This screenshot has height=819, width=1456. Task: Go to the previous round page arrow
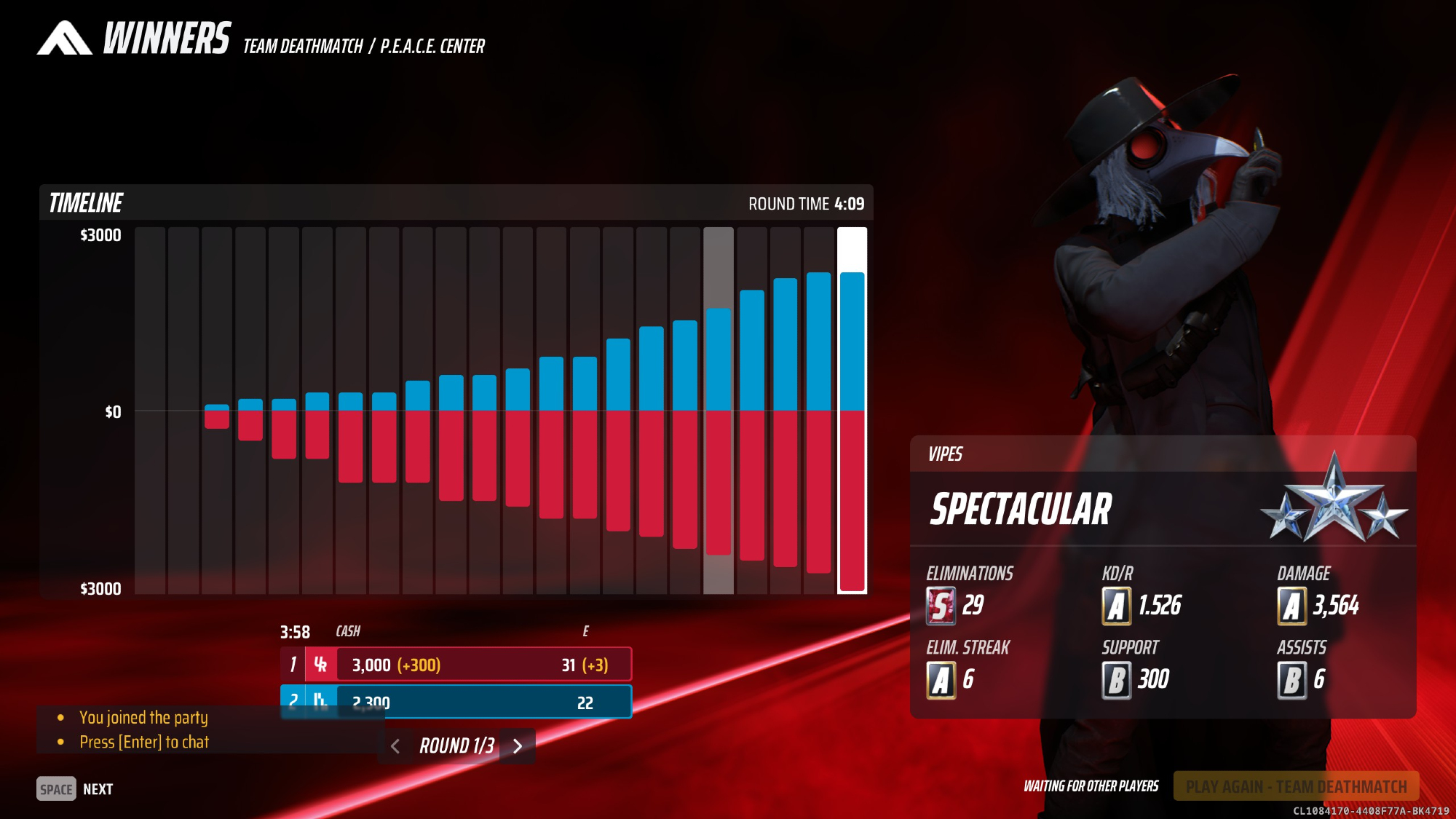coord(395,746)
